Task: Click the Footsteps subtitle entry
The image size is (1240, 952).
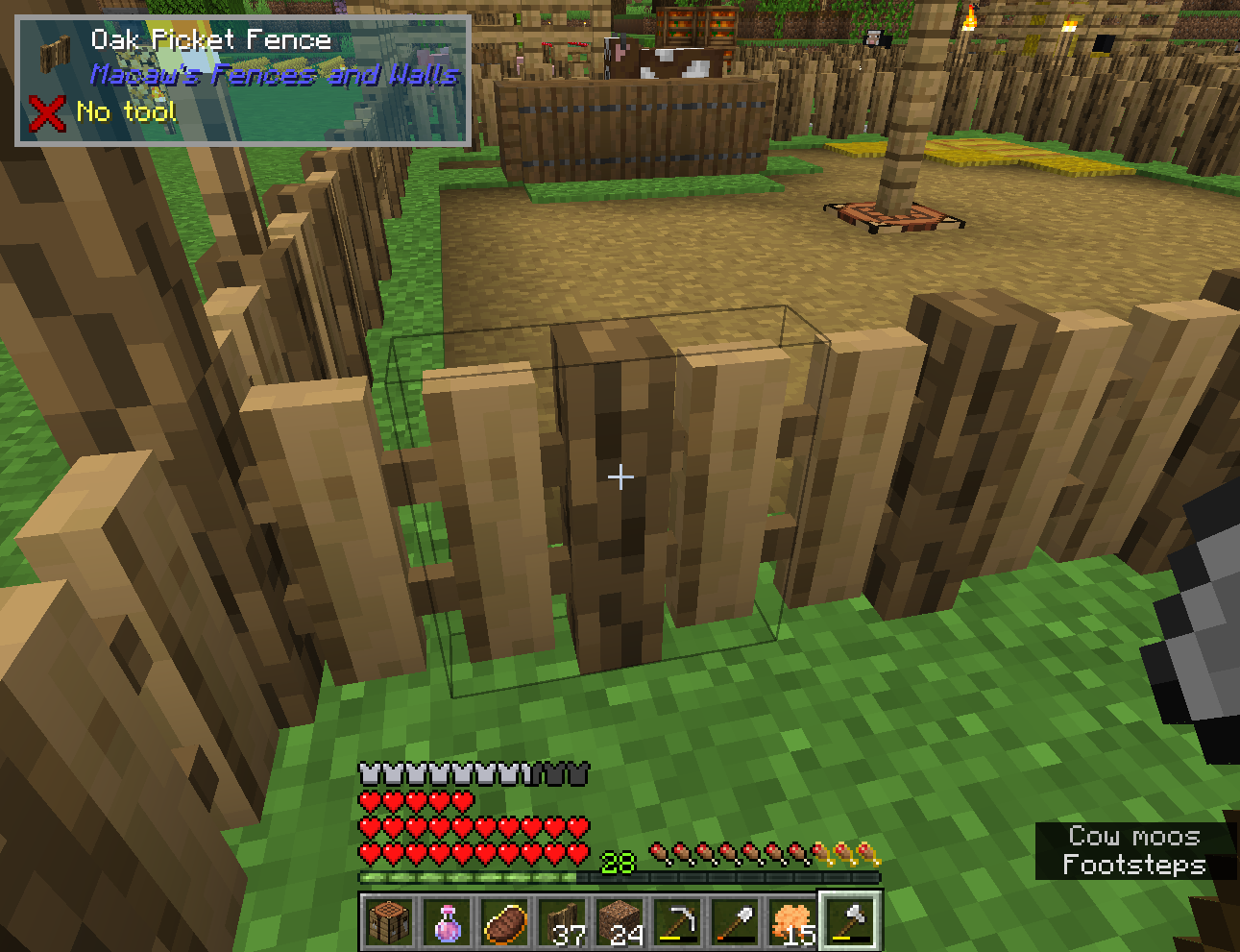Action: tap(1133, 865)
